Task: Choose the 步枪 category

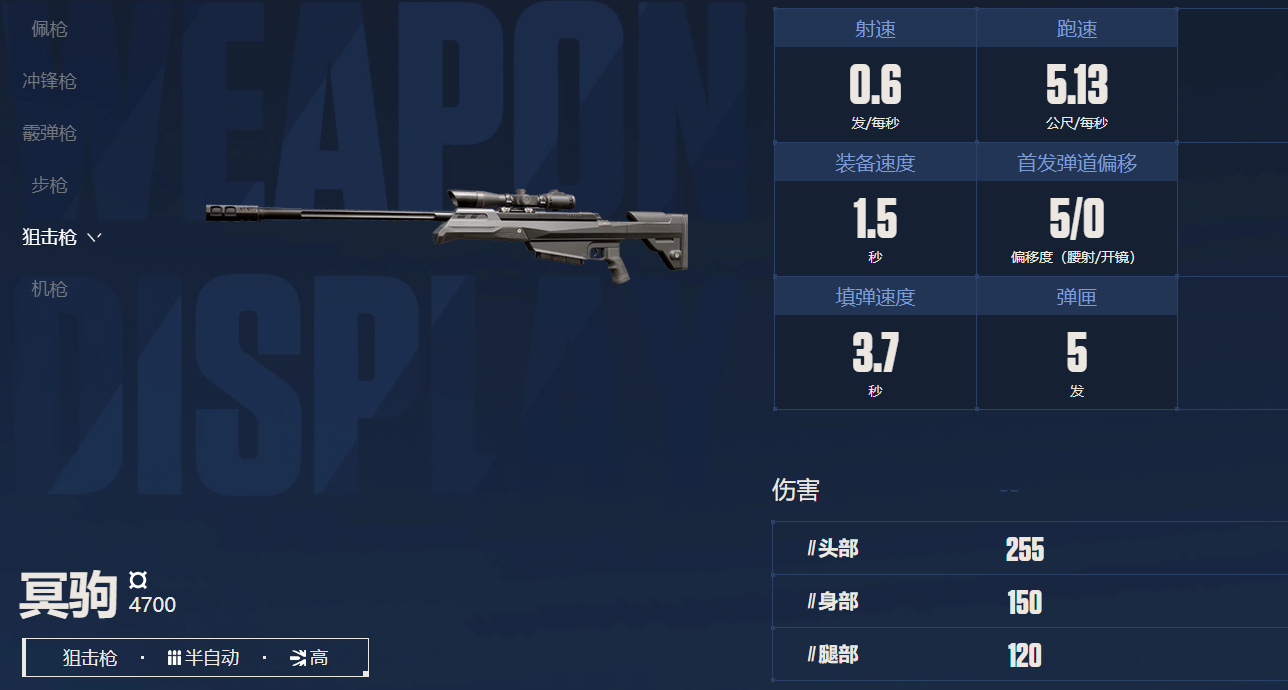Action: (x=49, y=185)
